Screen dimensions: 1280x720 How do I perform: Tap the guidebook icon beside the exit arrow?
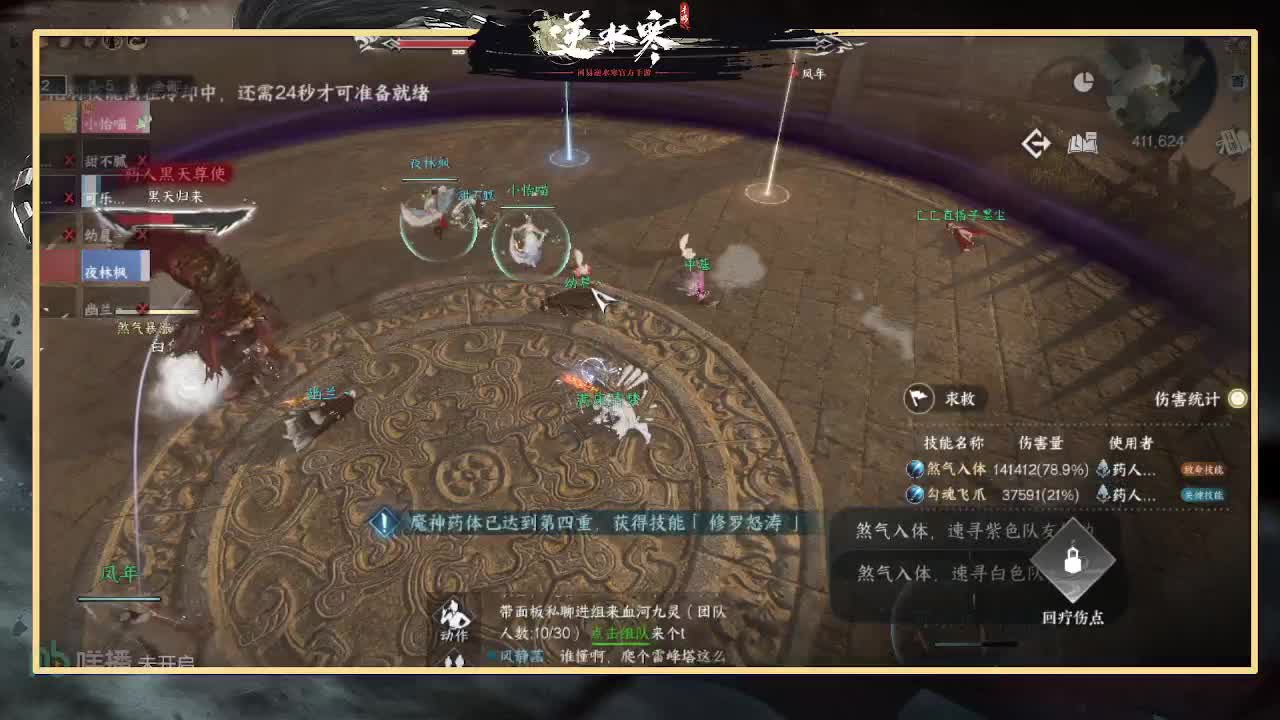[x=1083, y=143]
